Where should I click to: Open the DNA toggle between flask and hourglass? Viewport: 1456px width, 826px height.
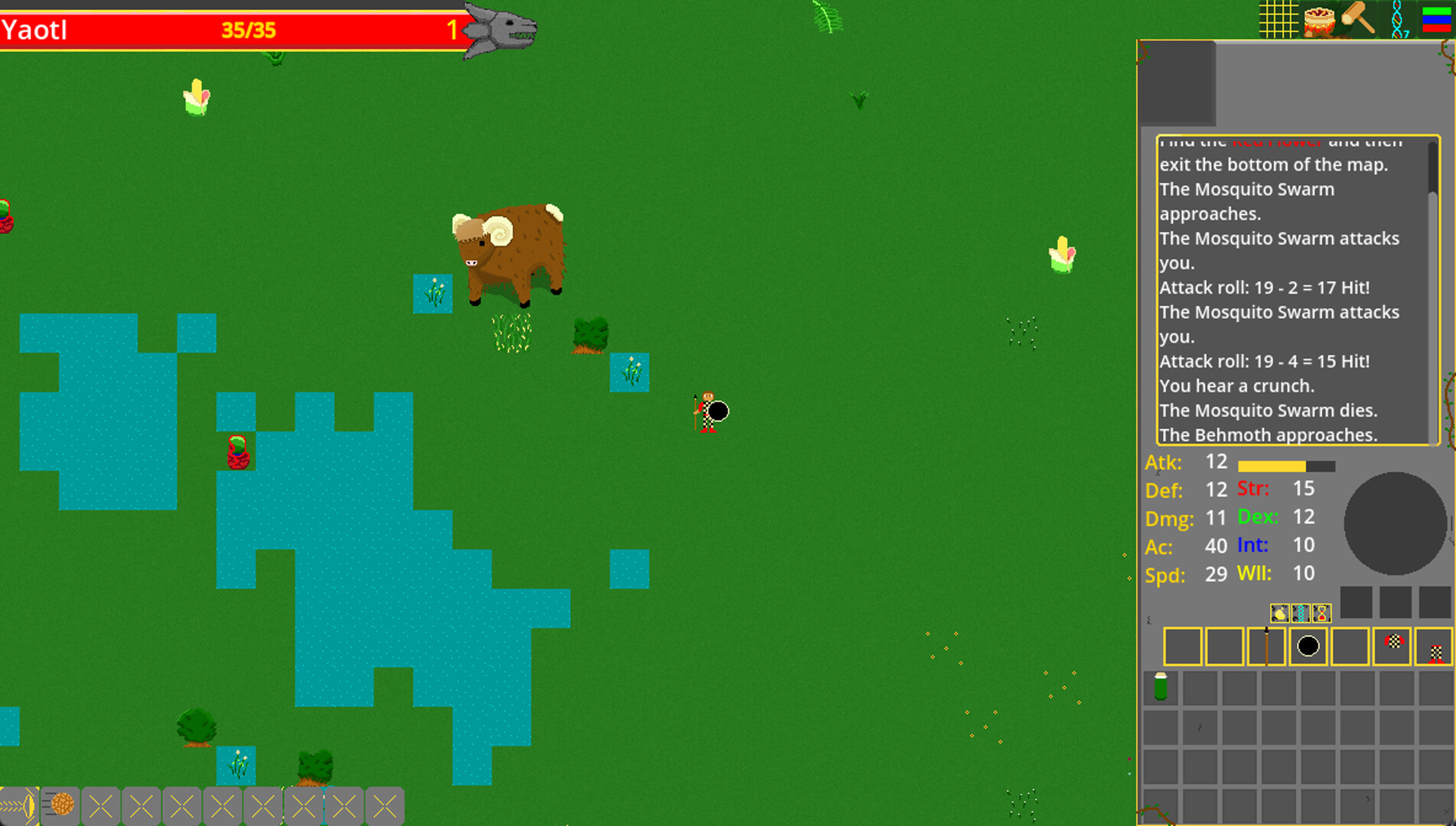[x=1301, y=613]
